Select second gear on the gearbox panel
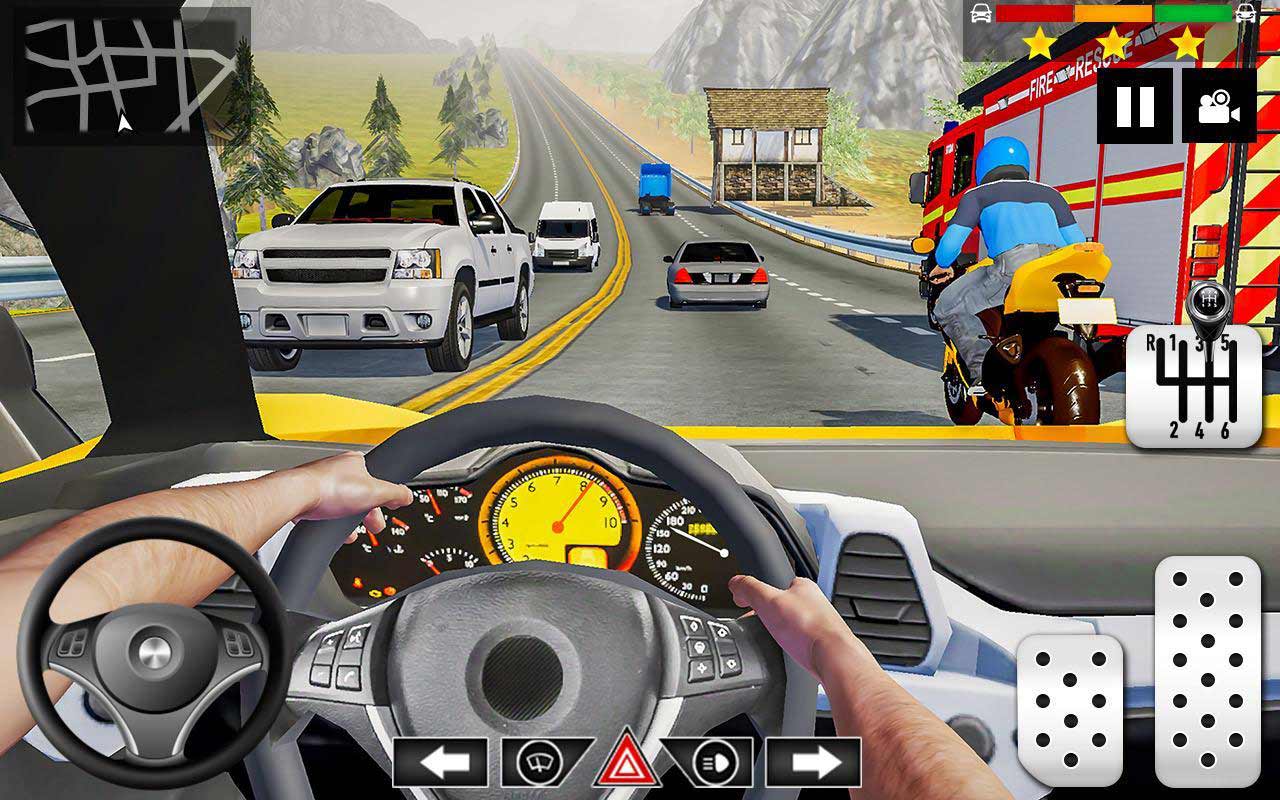The height and width of the screenshot is (800, 1280). 1174,428
